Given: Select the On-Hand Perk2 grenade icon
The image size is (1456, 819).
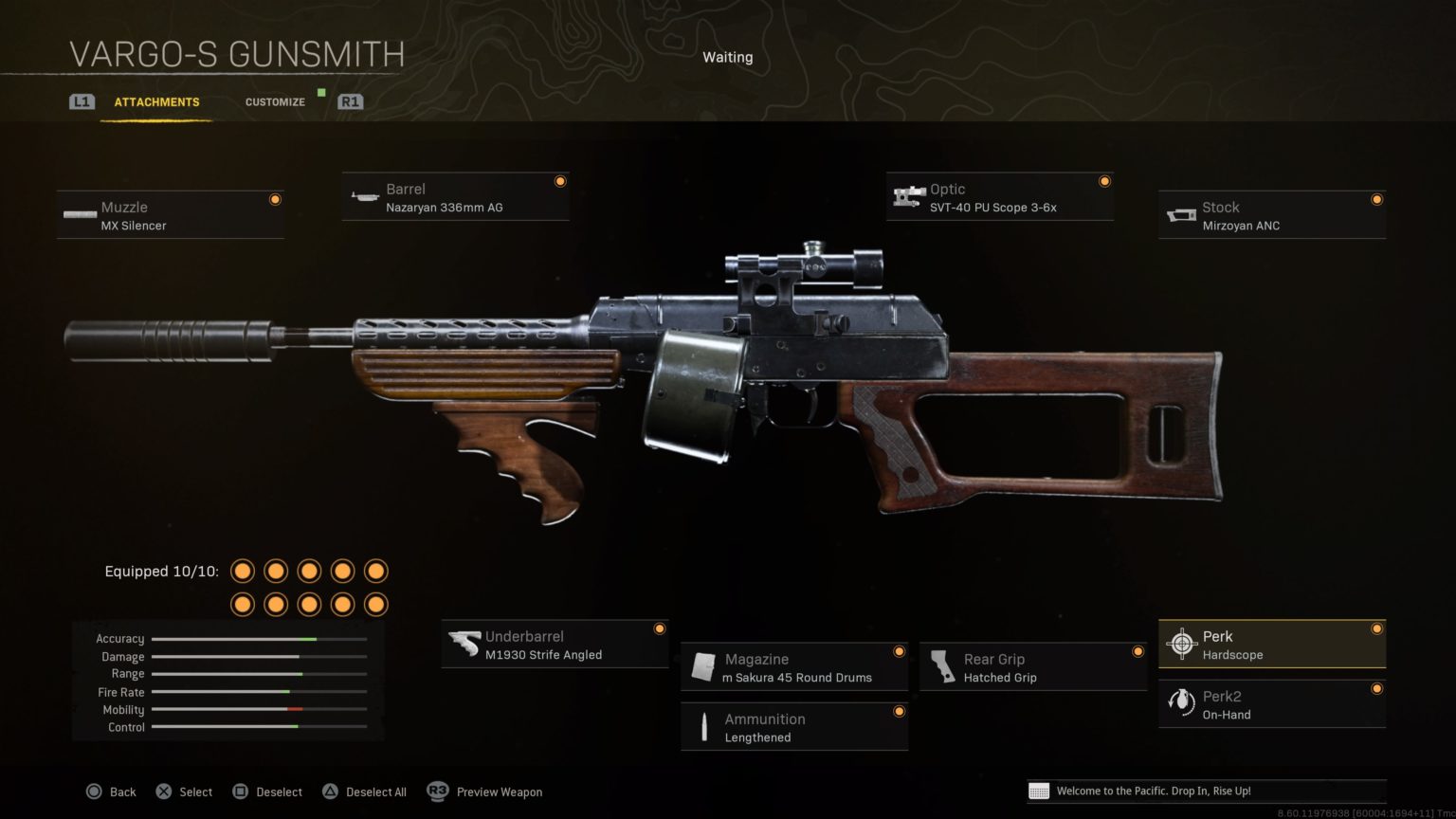Looking at the screenshot, I should click(x=1182, y=702).
